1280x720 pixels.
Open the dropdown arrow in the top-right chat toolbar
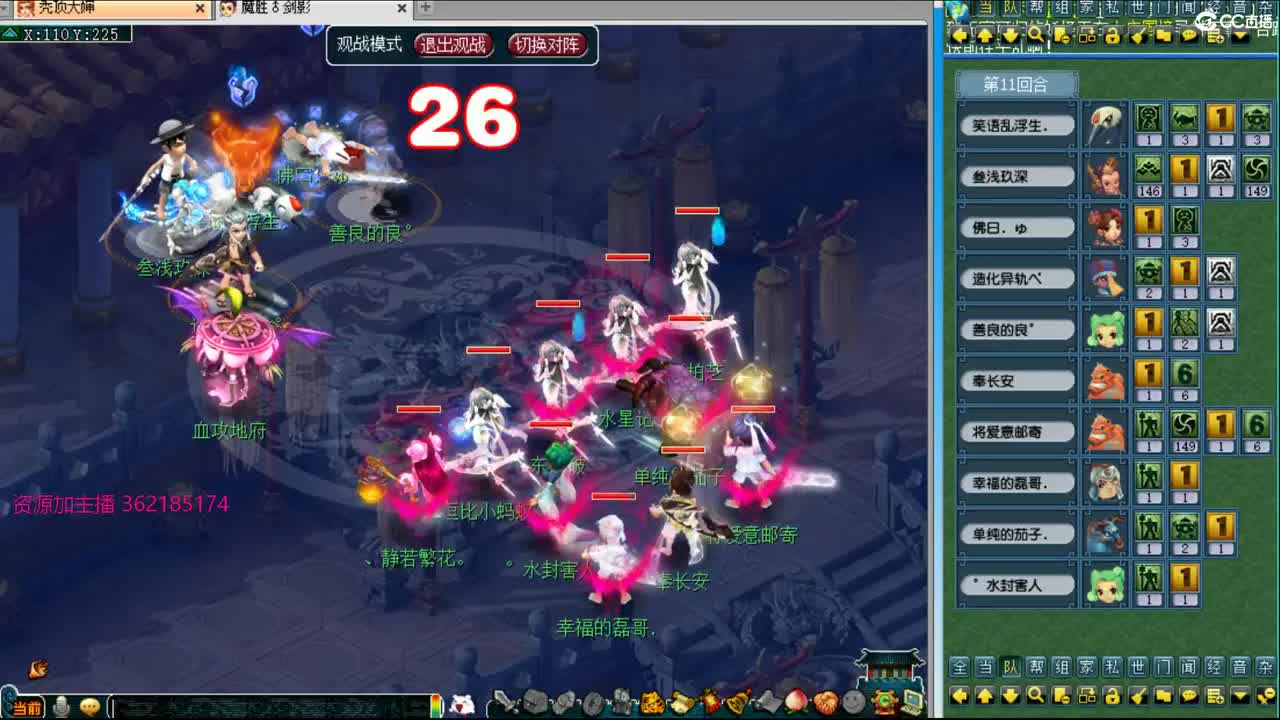(x=1240, y=36)
